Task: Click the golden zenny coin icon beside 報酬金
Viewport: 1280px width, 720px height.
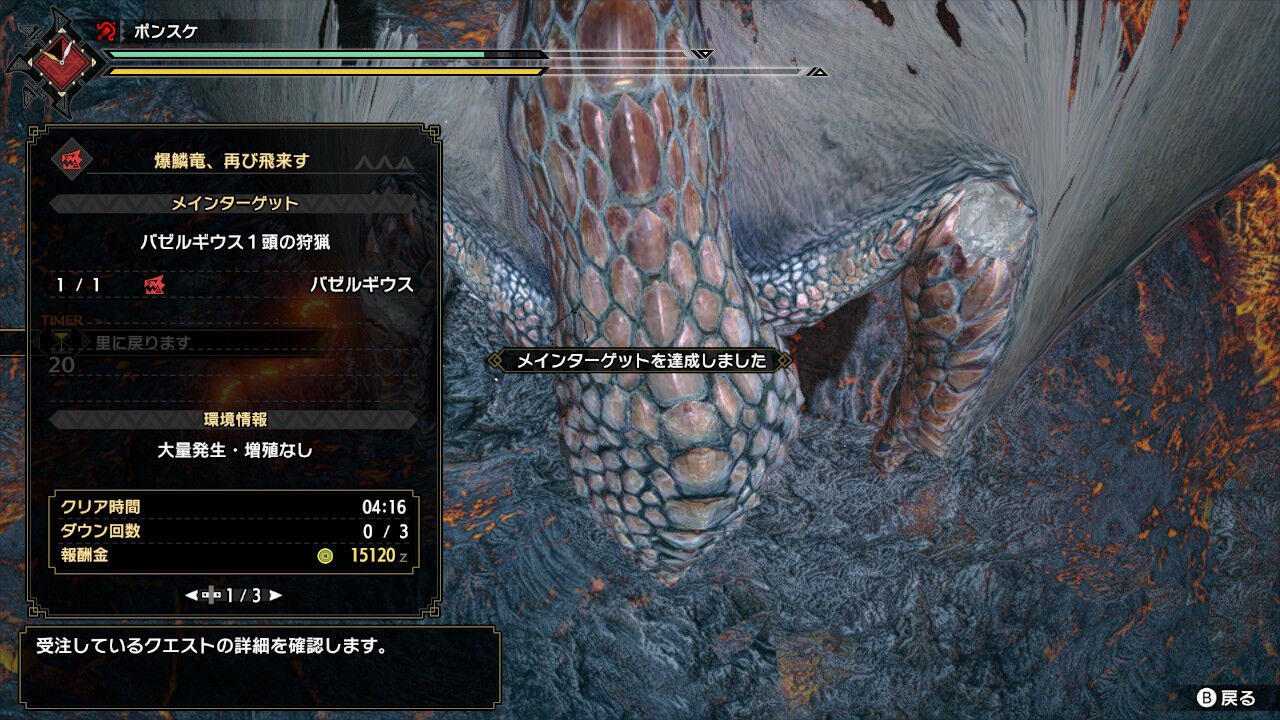Action: (324, 557)
